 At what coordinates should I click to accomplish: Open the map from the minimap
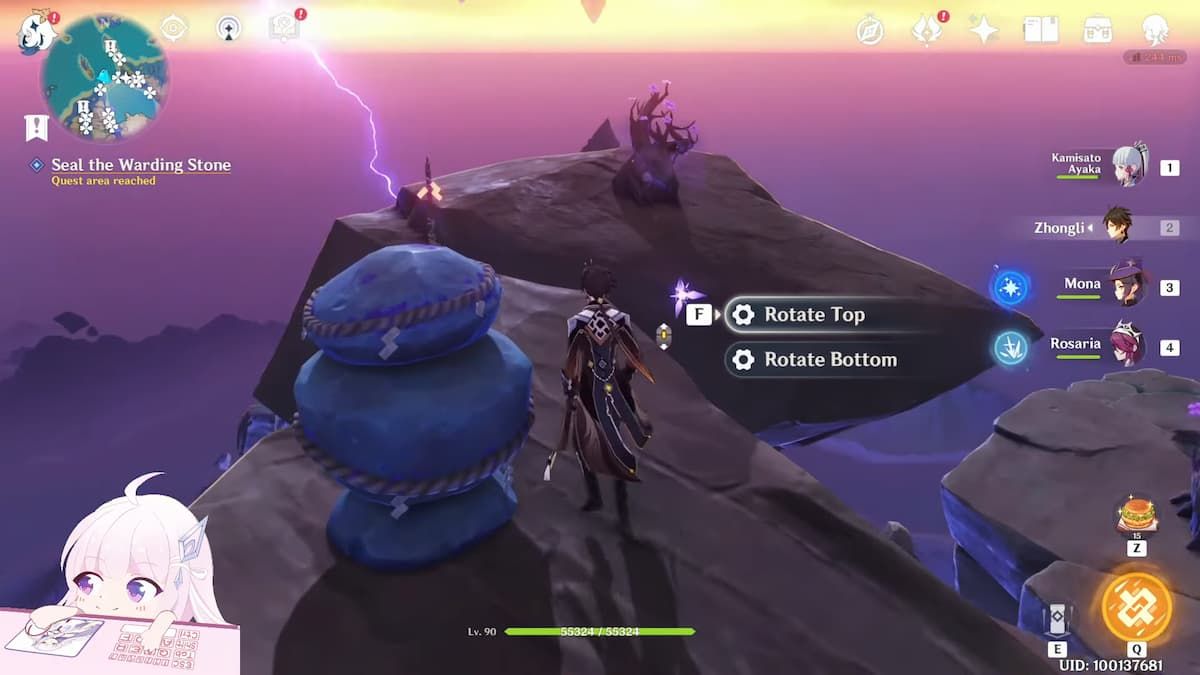[104, 77]
